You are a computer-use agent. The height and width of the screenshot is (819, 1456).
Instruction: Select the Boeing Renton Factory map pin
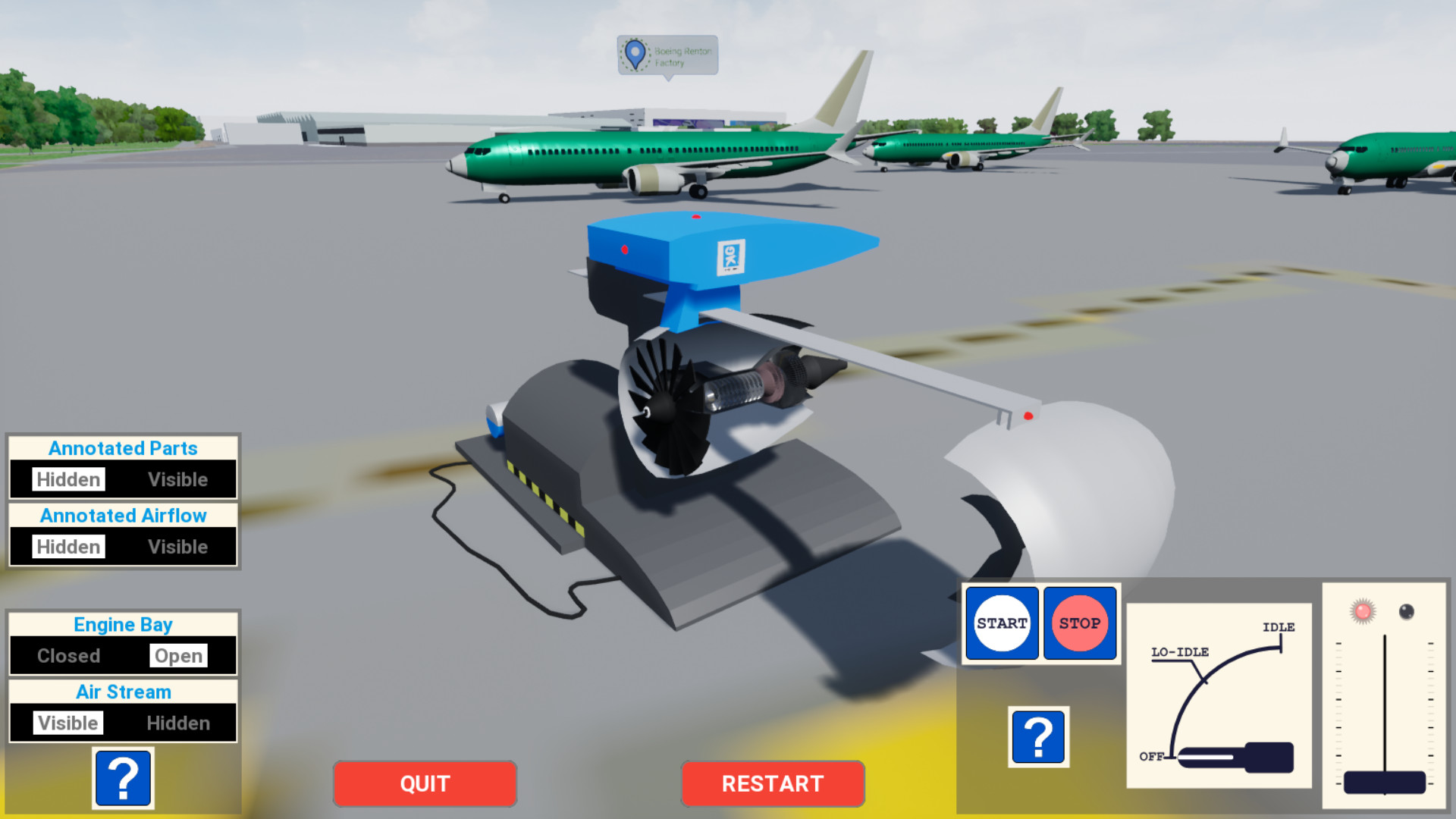632,55
